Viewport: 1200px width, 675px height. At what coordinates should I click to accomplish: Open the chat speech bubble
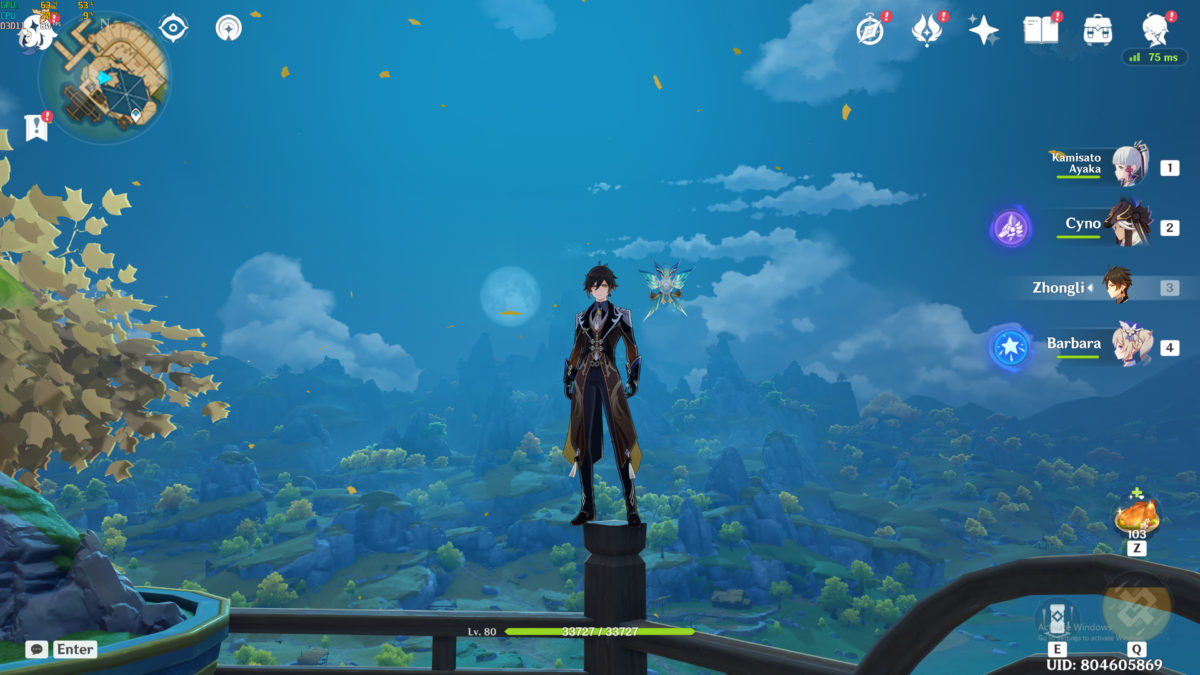click(37, 649)
